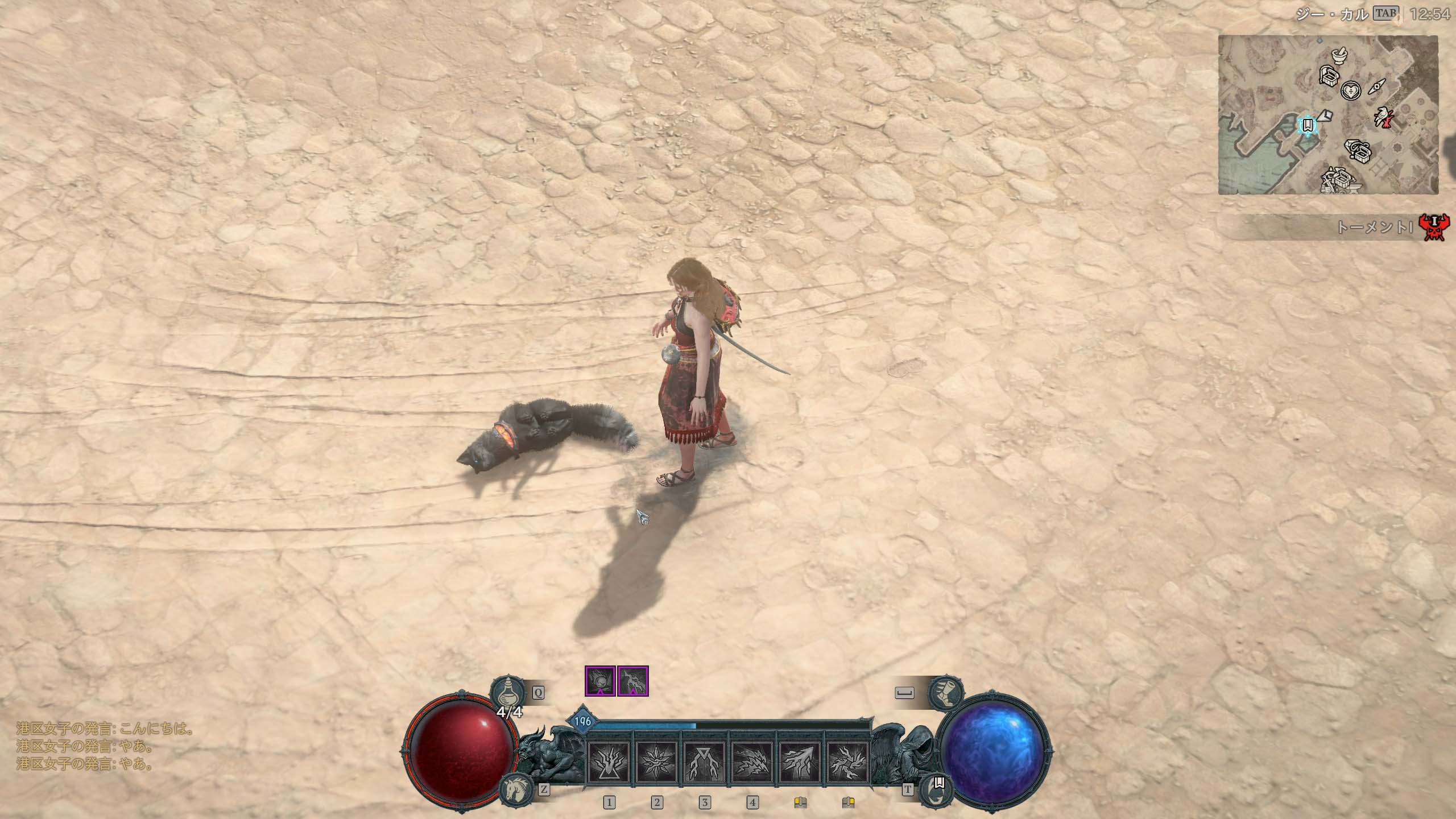Viewport: 1456px width, 819px height.
Task: Cast the star-shaped nova skill
Action: 656,762
